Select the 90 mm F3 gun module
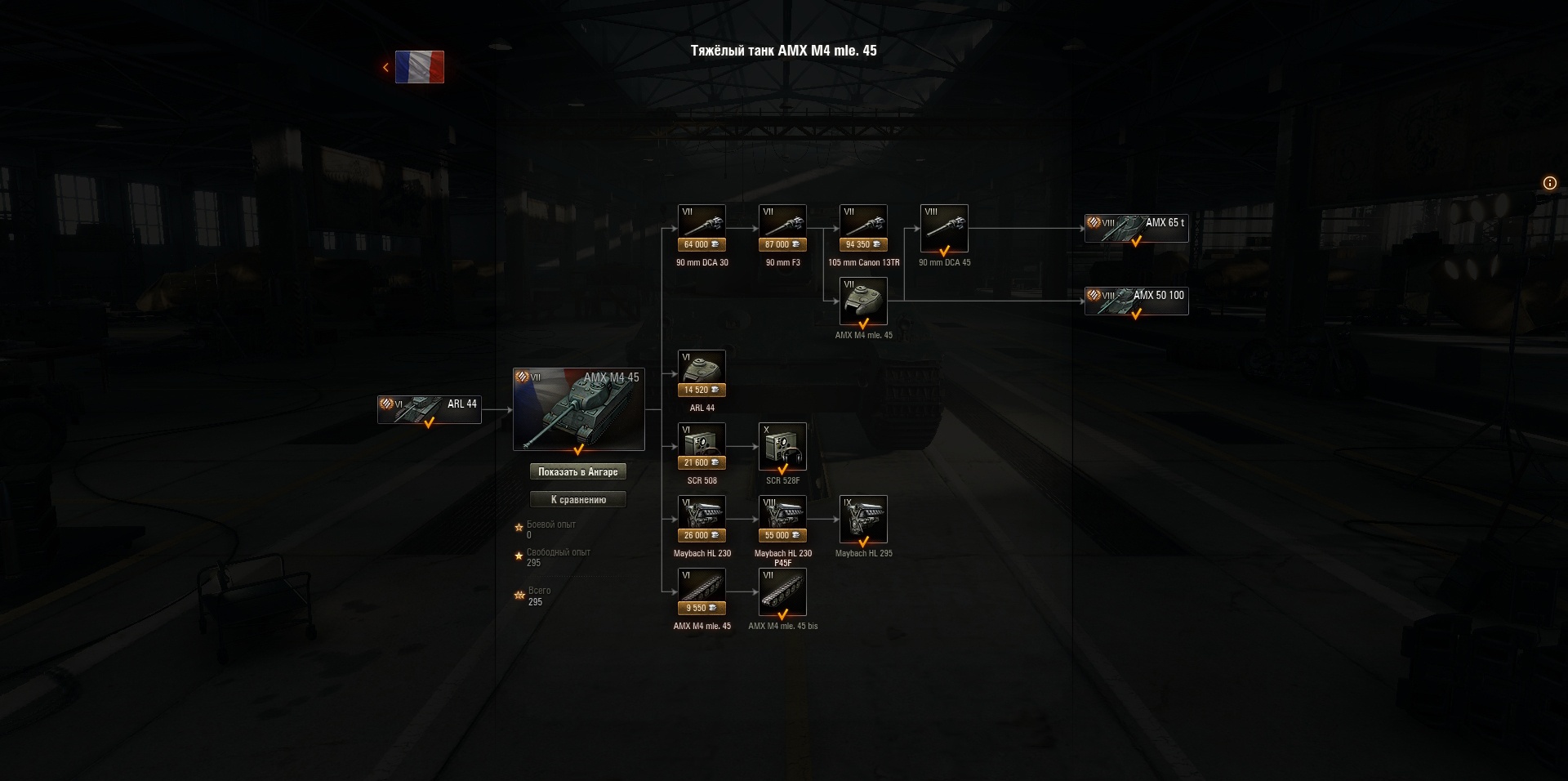This screenshot has height=781, width=1568. [782, 227]
